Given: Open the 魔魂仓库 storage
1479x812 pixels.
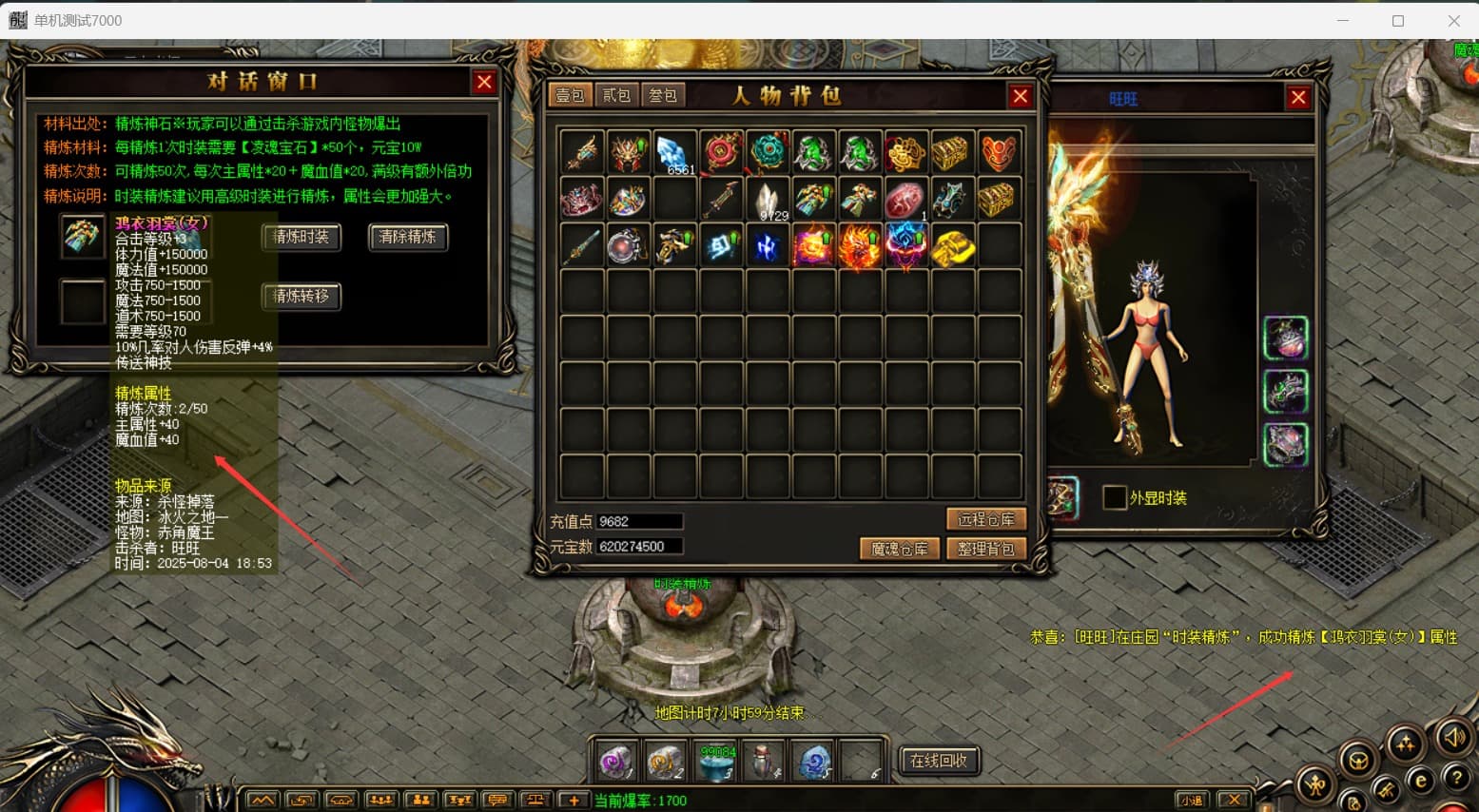Looking at the screenshot, I should [x=899, y=549].
